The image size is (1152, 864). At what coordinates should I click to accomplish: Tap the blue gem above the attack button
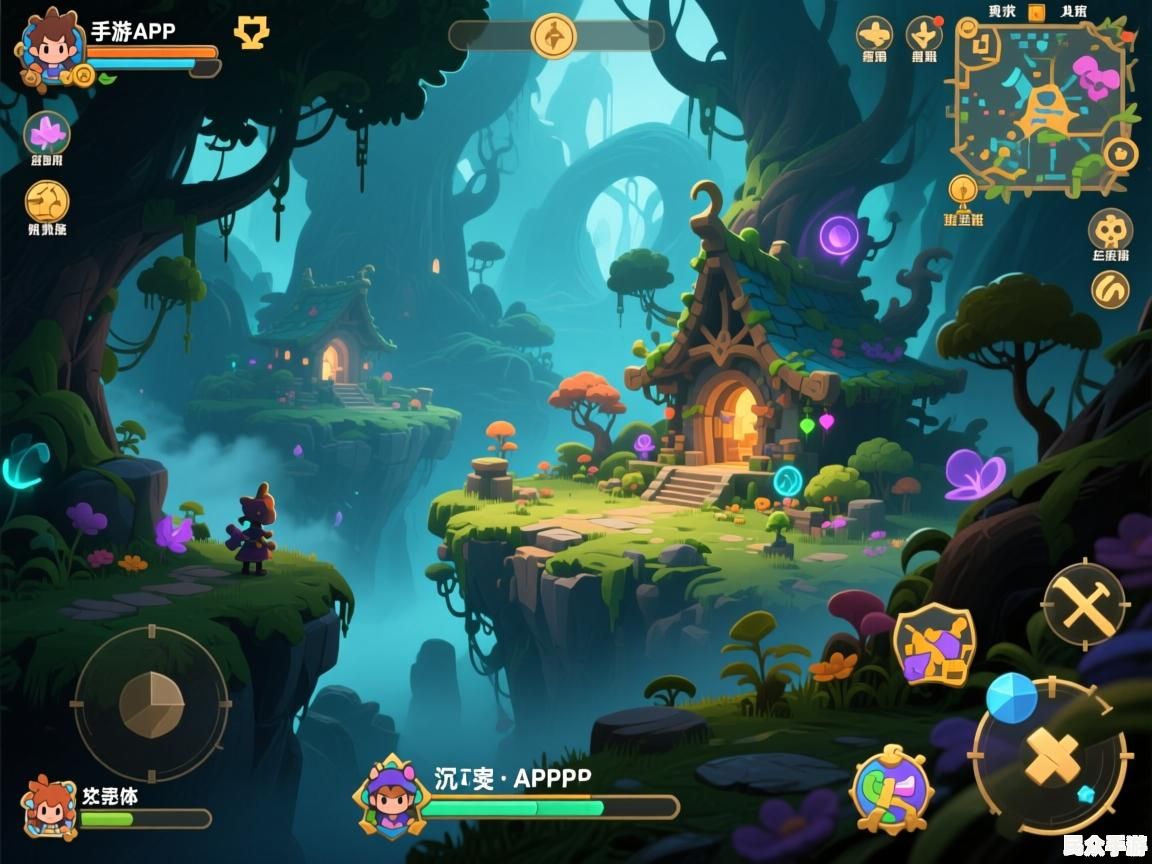coord(1011,698)
